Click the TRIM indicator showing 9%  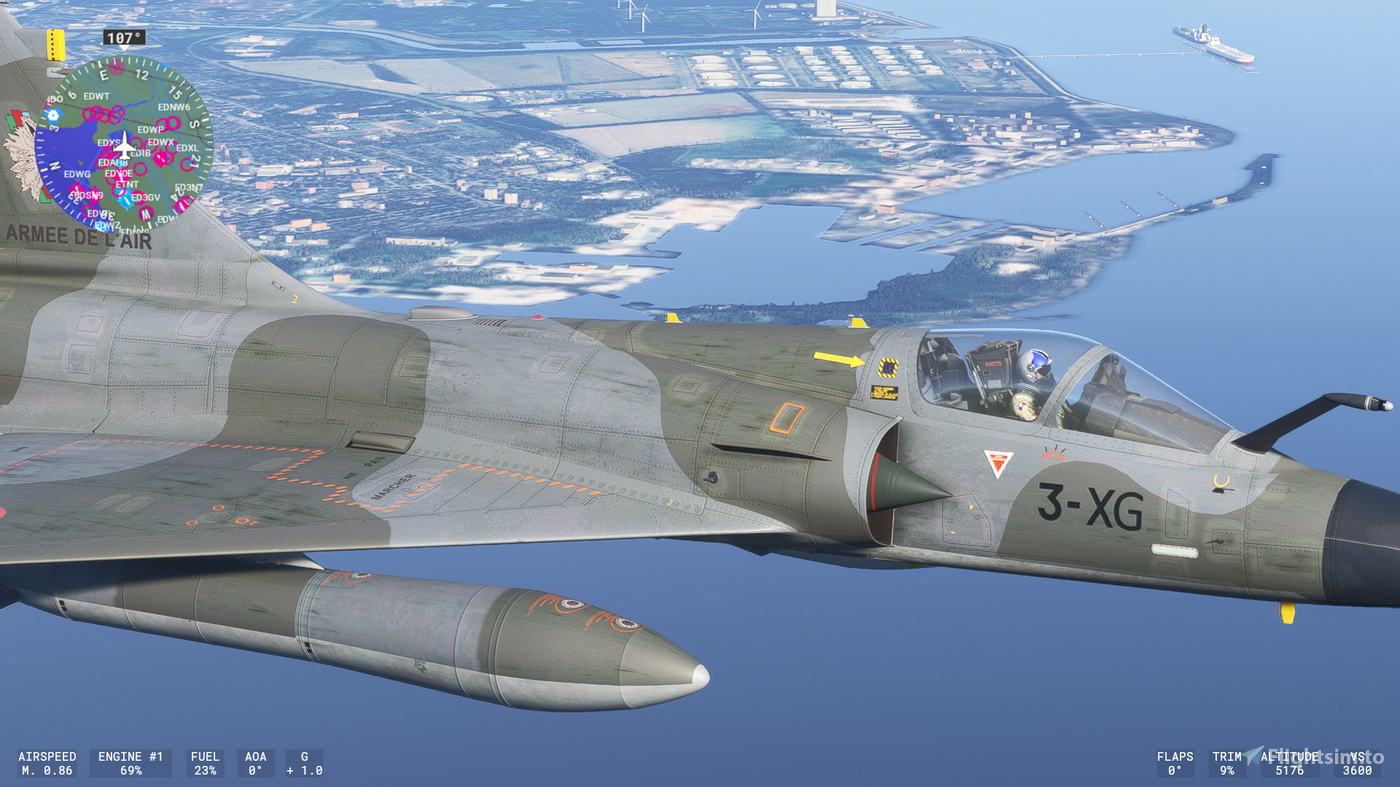[x=1229, y=762]
